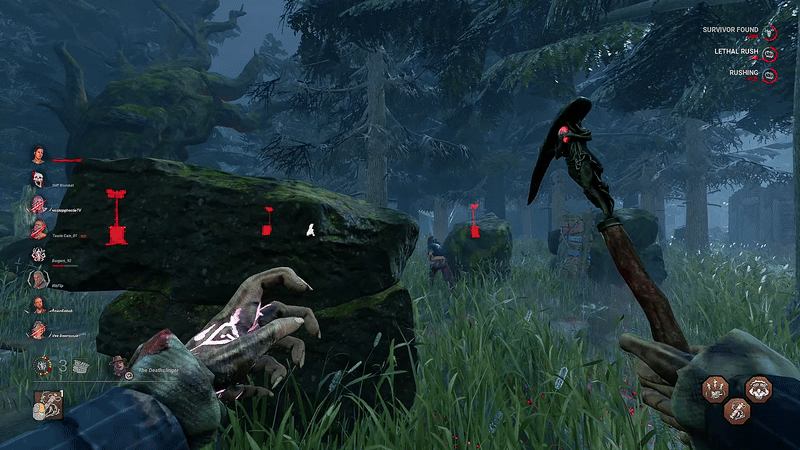Viewport: 800px width, 450px height.
Task: Choose the WitFlip survivor portrait
Action: tap(38, 280)
